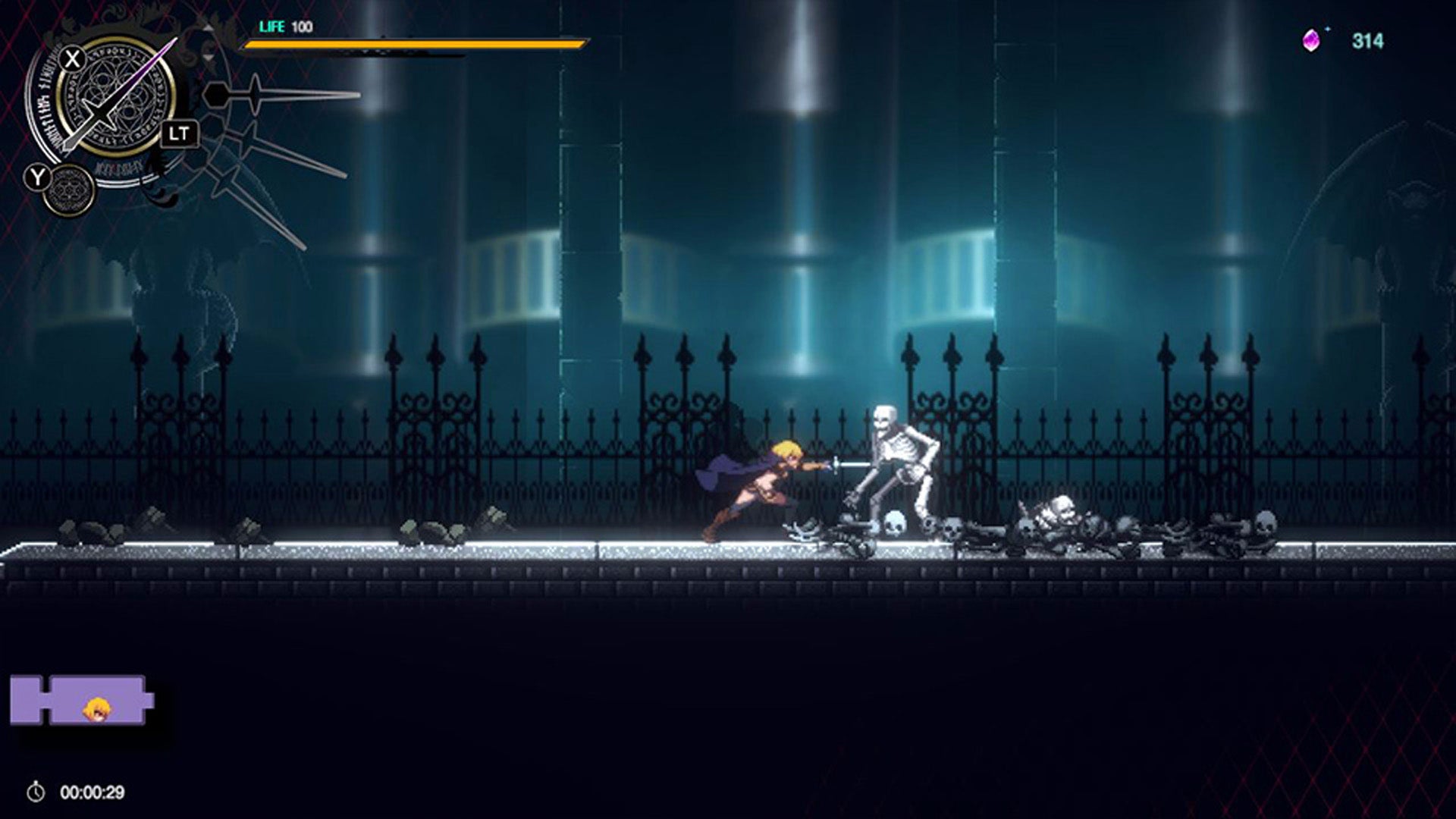The width and height of the screenshot is (1456, 819).
Task: Enable the LT skill binding
Action: [182, 133]
